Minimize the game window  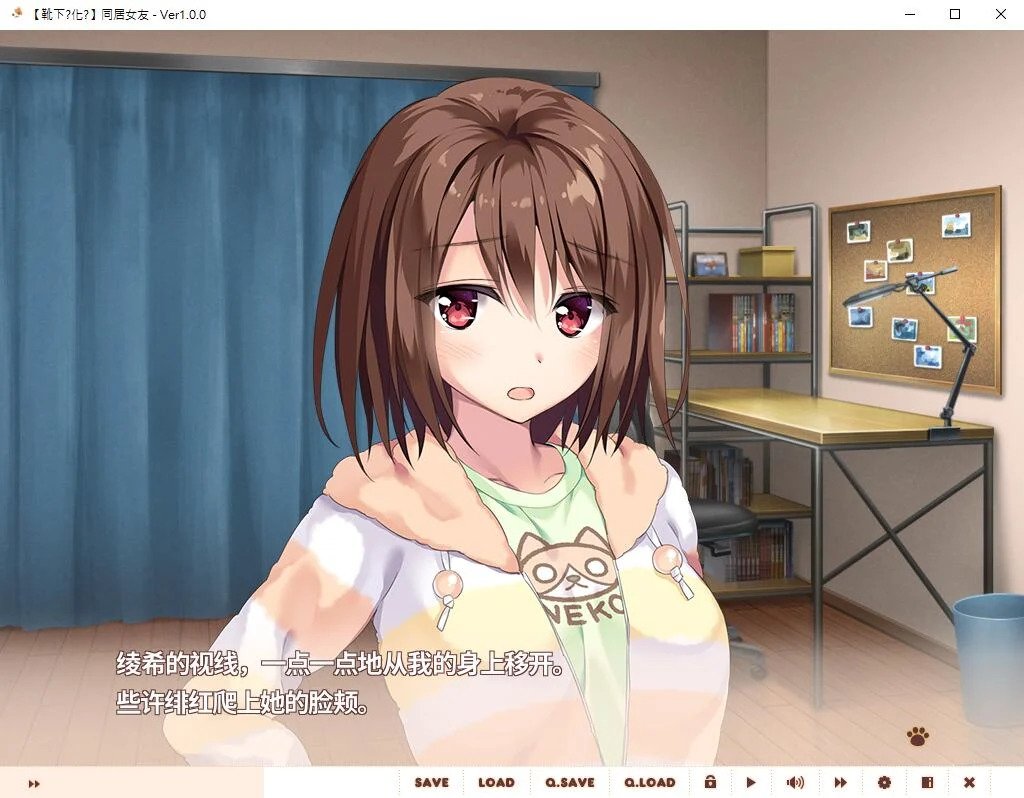910,15
